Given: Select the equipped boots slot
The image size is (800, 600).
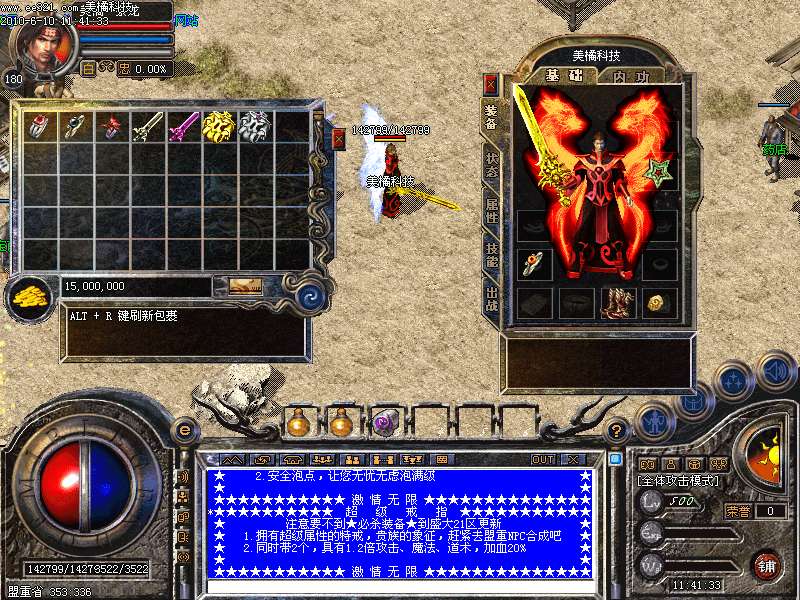Looking at the screenshot, I should [617, 302].
